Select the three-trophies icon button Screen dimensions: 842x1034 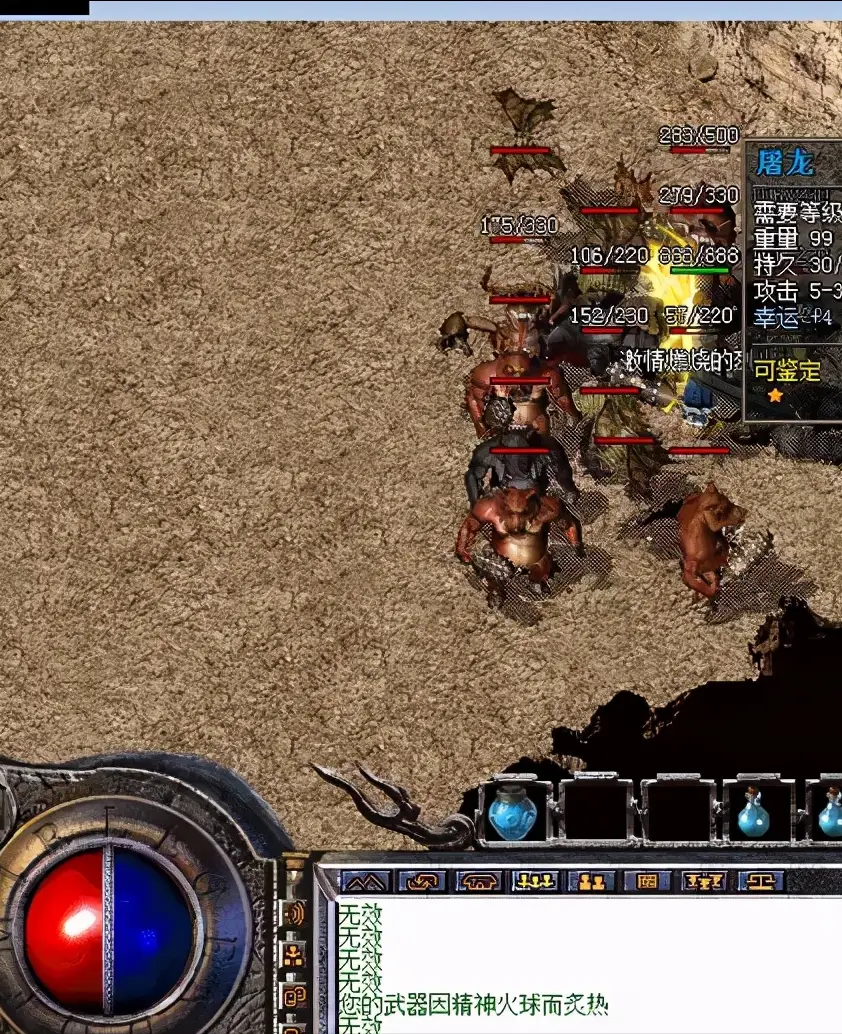tap(703, 881)
